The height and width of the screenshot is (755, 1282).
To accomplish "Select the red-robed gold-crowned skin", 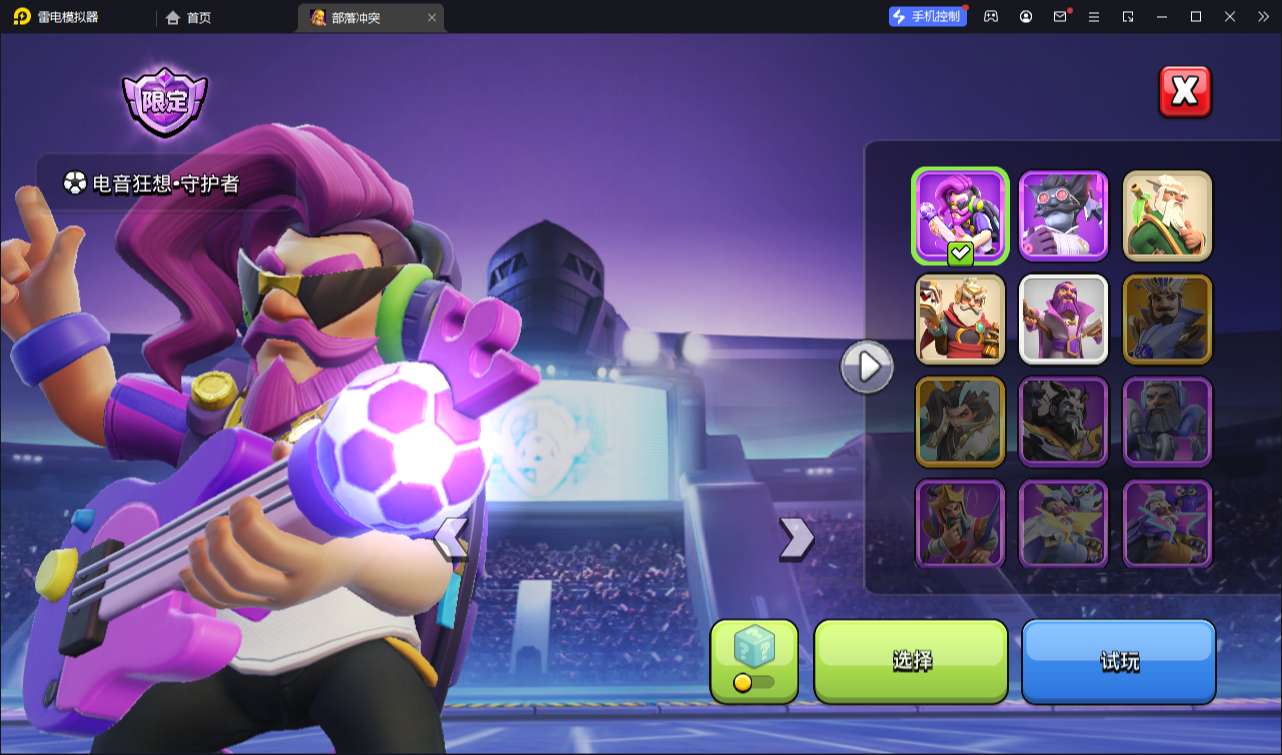I will (x=960, y=319).
